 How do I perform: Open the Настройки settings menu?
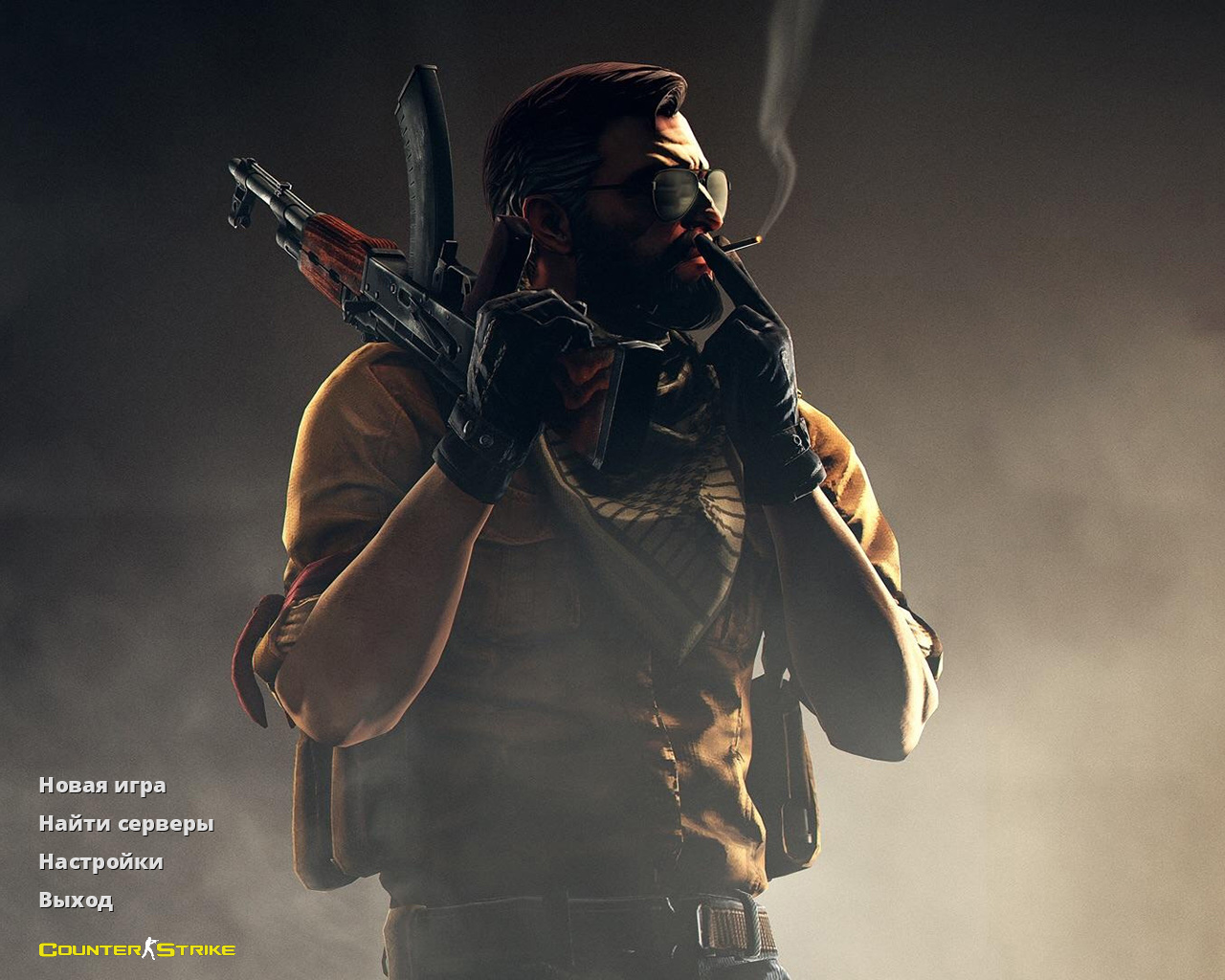click(100, 862)
